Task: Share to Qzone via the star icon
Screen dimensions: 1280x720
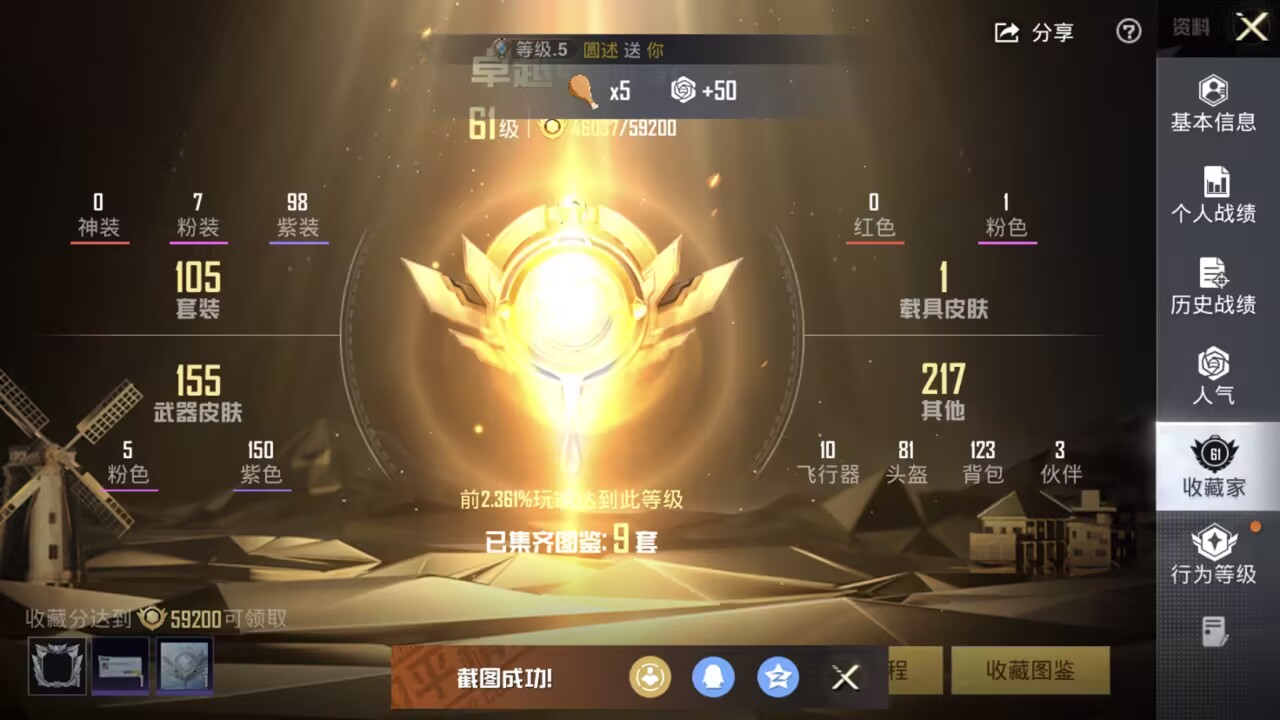Action: 778,677
